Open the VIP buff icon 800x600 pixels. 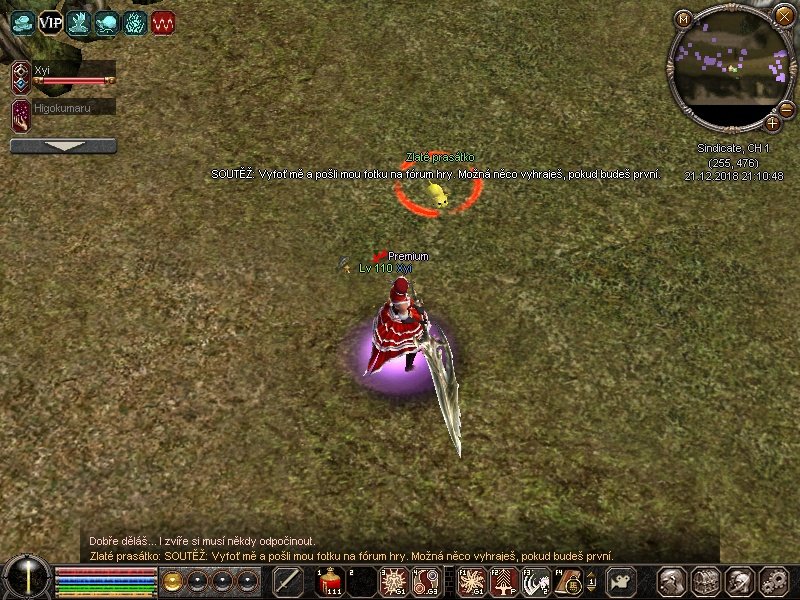(x=50, y=22)
